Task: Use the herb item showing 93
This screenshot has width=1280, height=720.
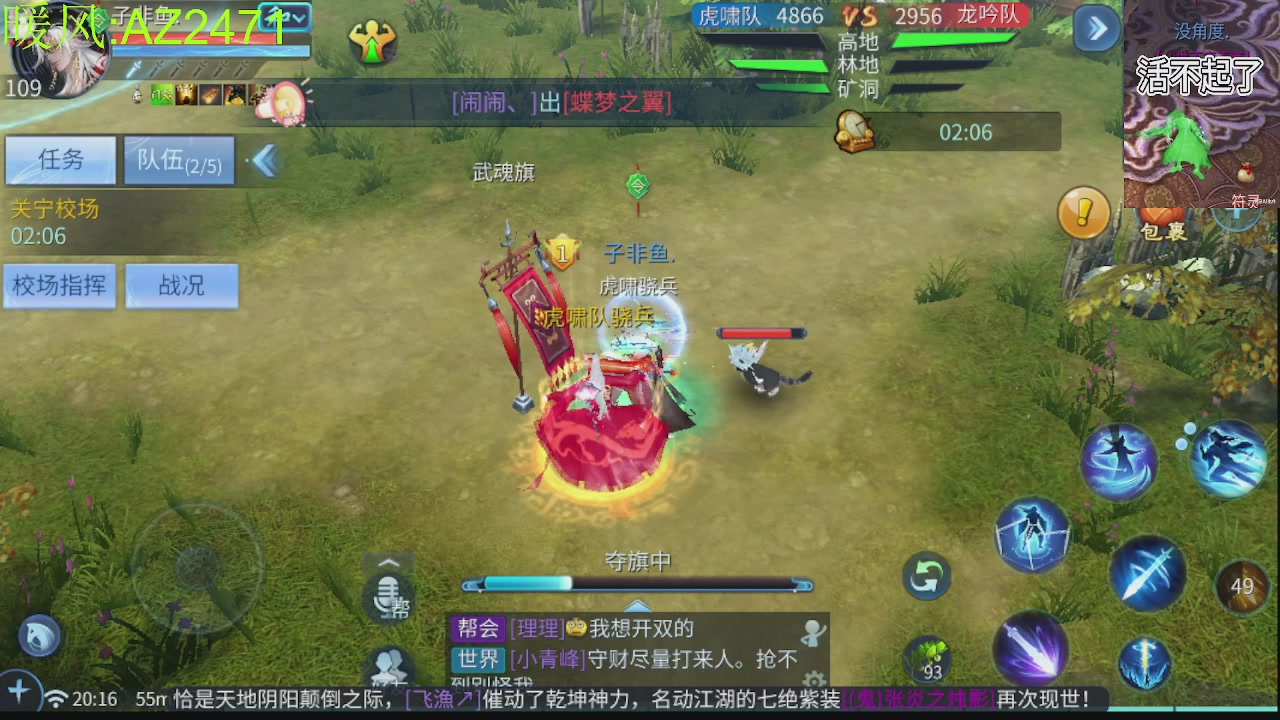Action: click(x=928, y=658)
